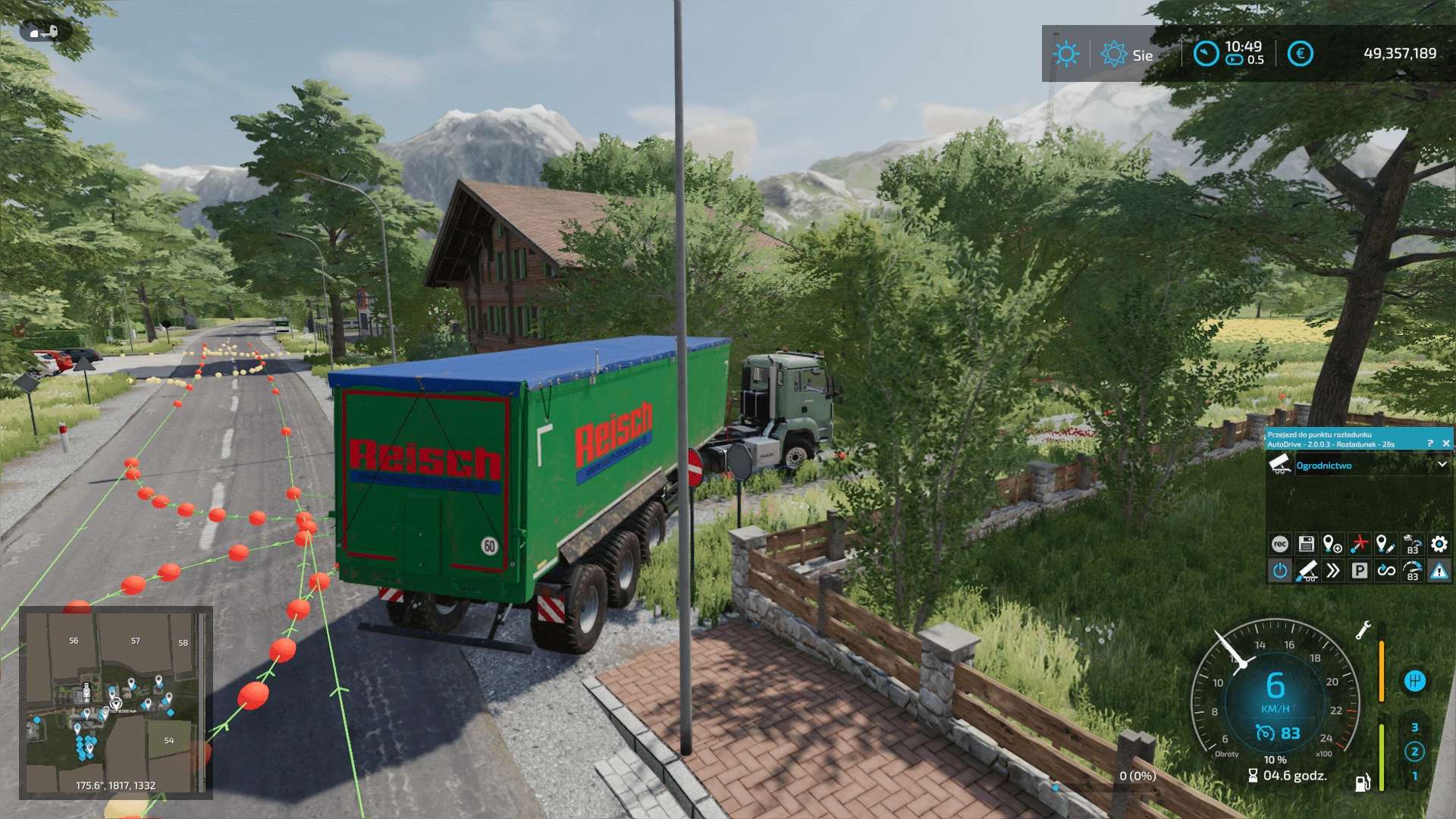Click the field 57 label on the minimap

click(x=136, y=641)
